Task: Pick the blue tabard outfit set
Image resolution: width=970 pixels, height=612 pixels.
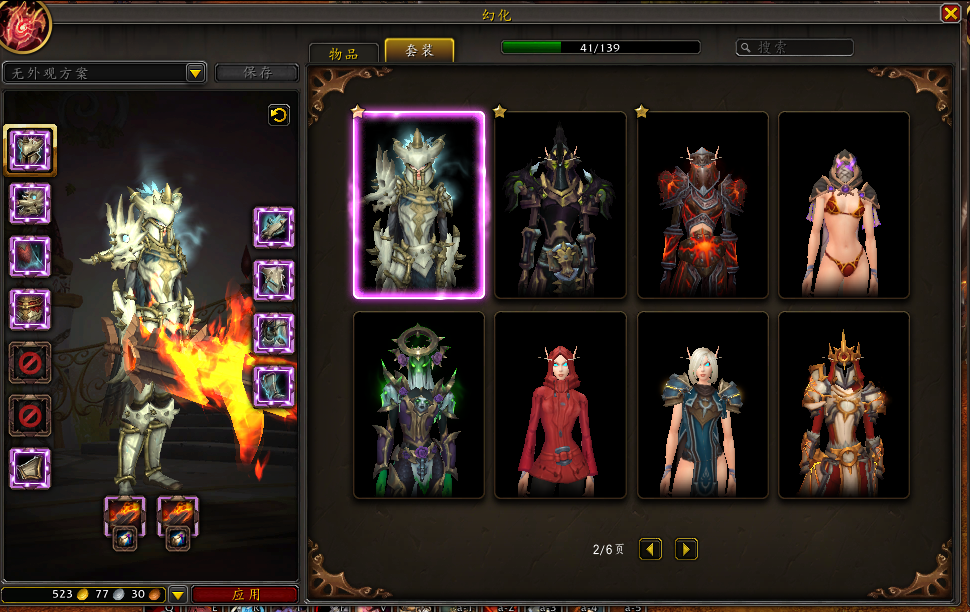Action: point(702,405)
